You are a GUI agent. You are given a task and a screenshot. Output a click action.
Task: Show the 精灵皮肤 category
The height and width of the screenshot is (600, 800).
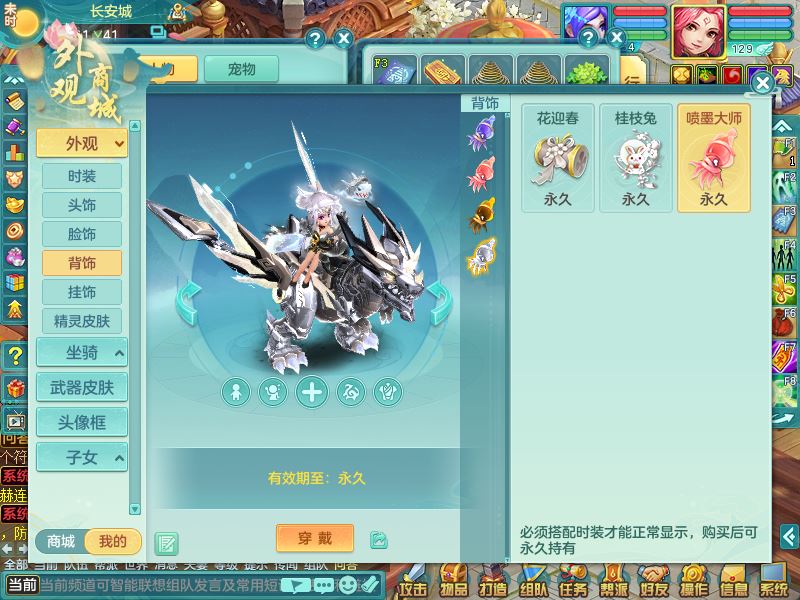[82, 321]
